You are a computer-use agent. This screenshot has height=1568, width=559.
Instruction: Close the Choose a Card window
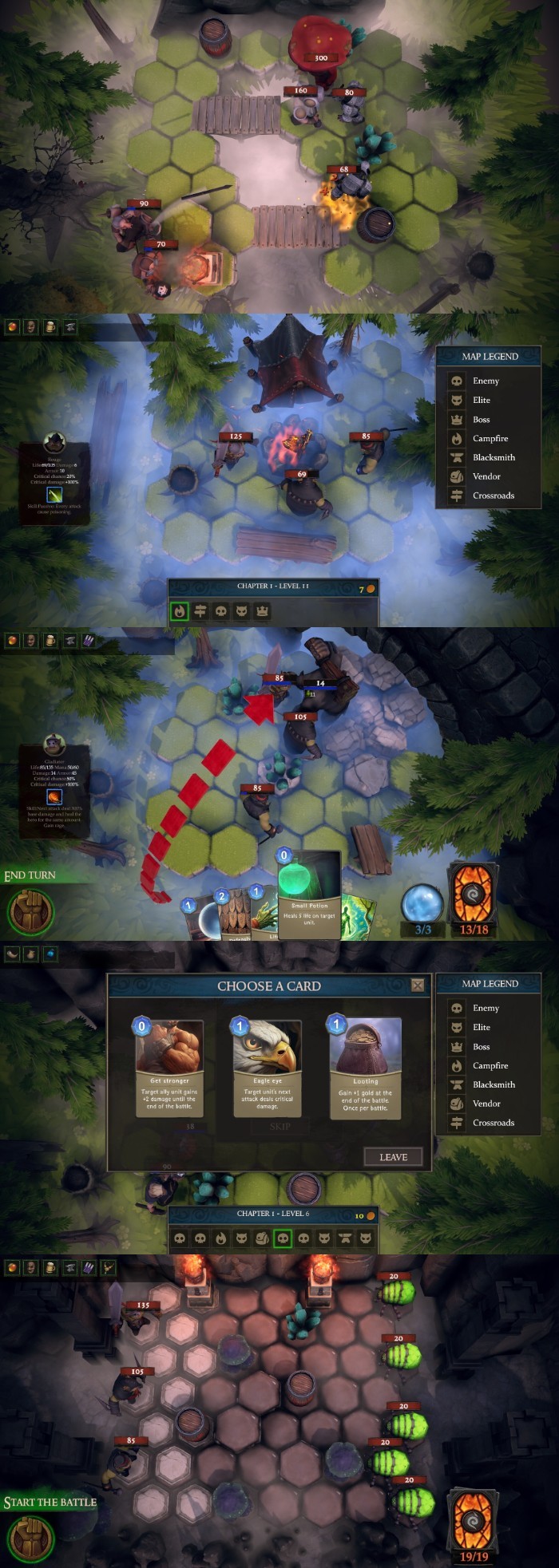[x=418, y=985]
